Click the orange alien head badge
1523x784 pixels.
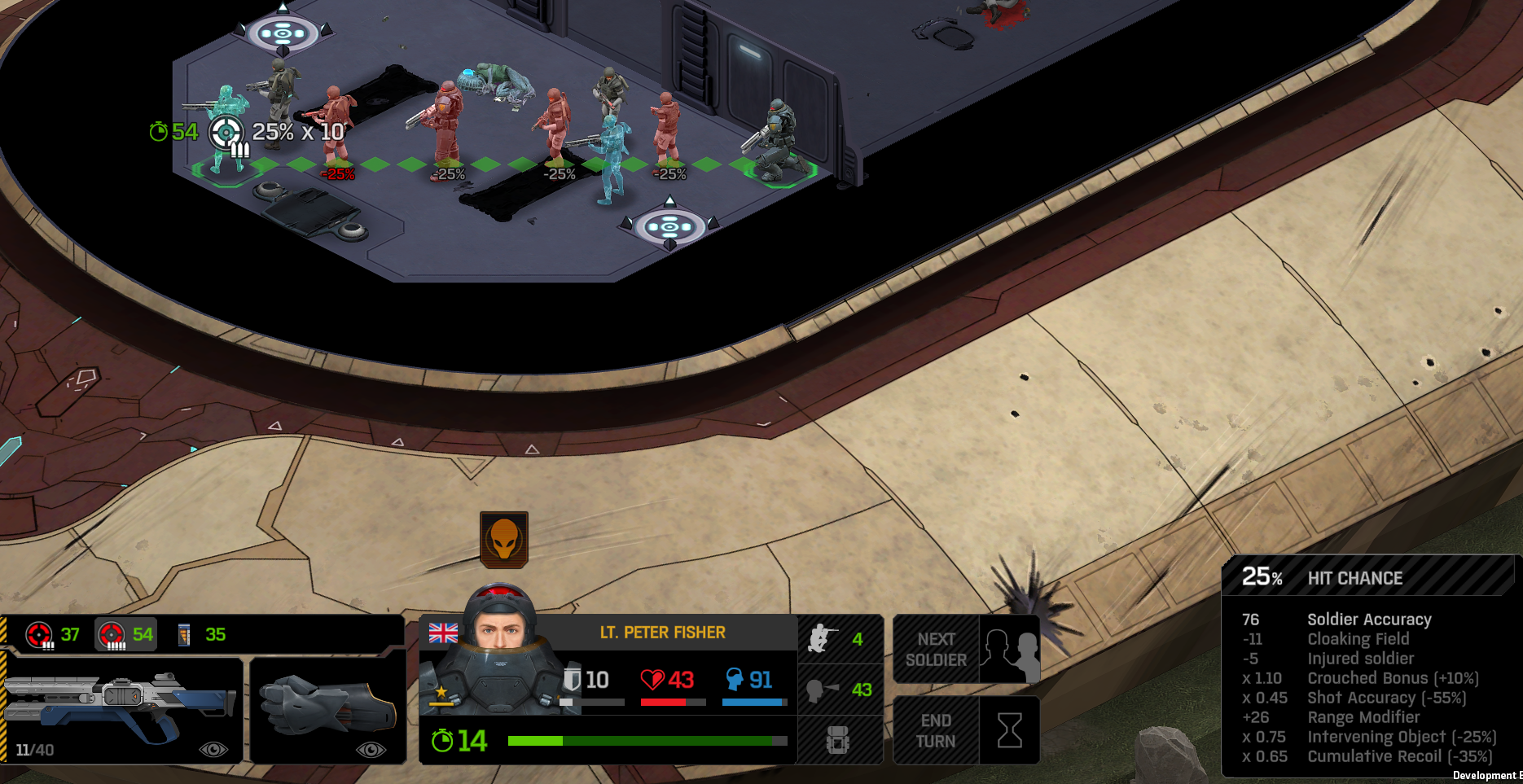click(504, 539)
